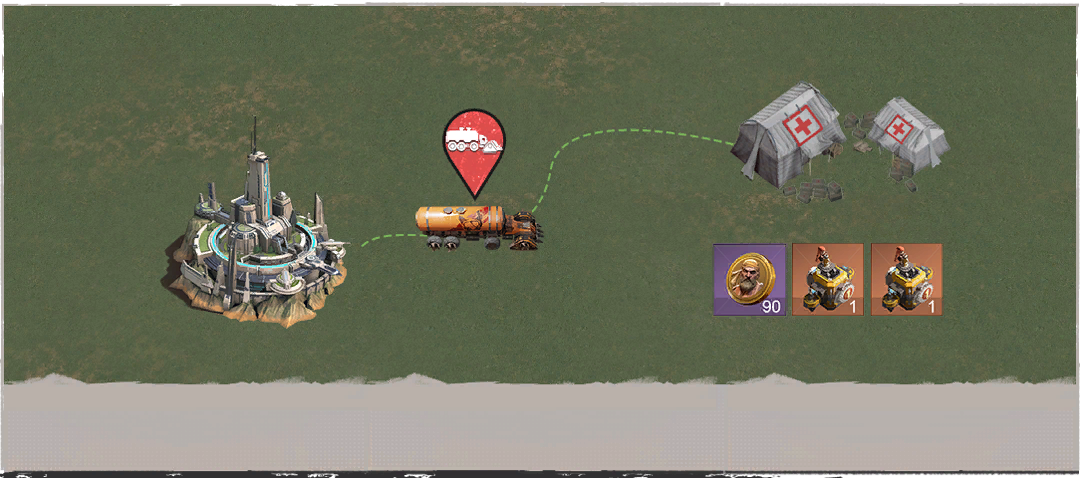Select the gold hero coin reward

(x=749, y=280)
